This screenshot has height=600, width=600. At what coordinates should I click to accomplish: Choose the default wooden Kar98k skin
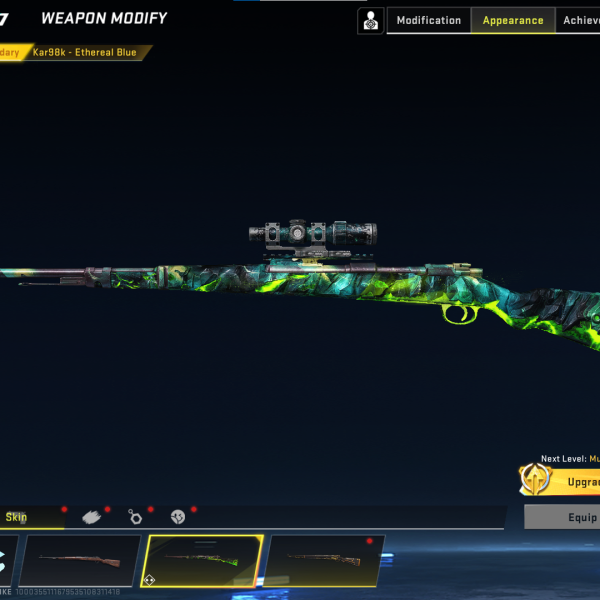coord(80,560)
